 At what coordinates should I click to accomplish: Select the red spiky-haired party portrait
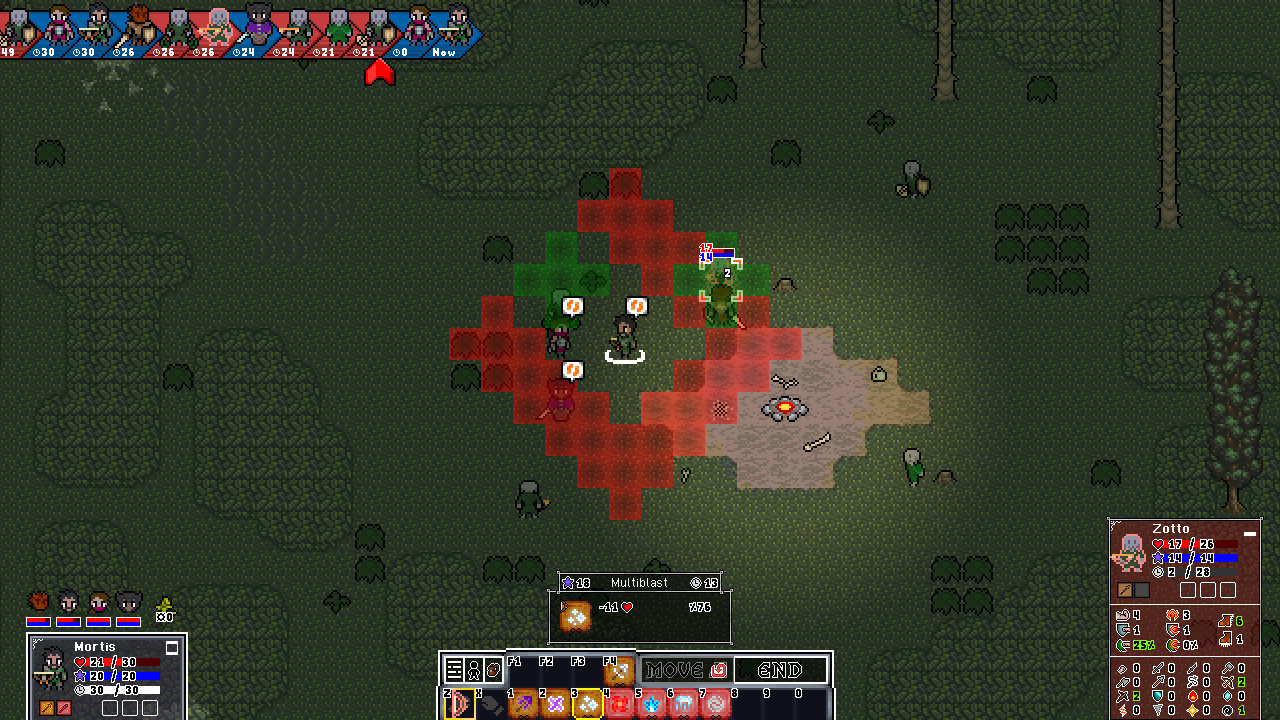38,603
